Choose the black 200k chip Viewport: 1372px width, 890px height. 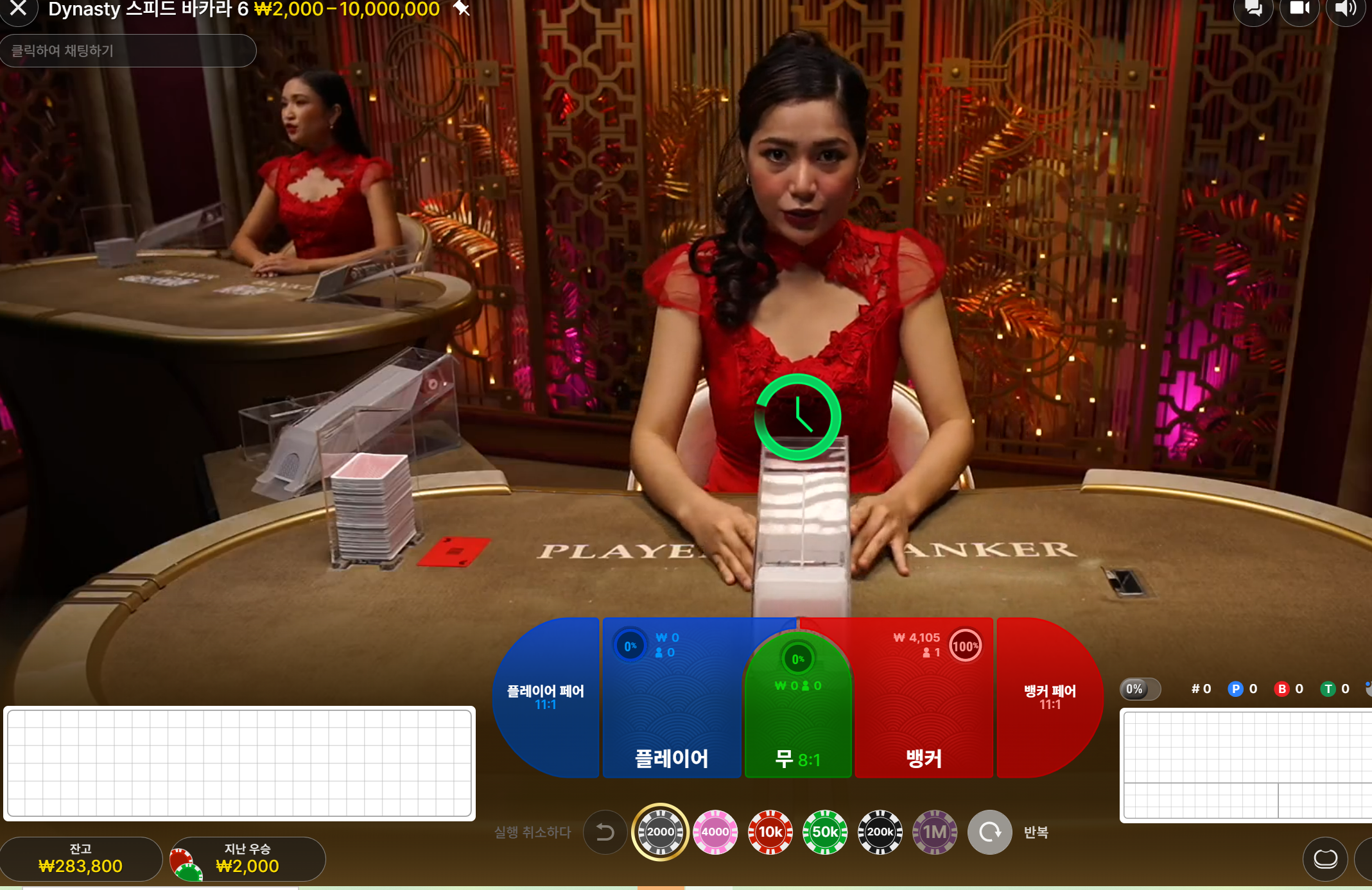click(880, 832)
